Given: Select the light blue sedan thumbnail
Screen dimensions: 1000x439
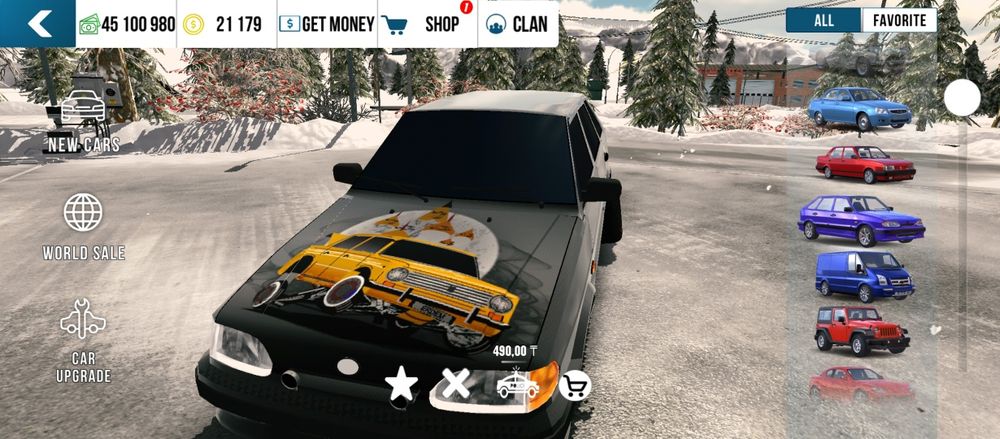Looking at the screenshot, I should pyautogui.click(x=859, y=108).
